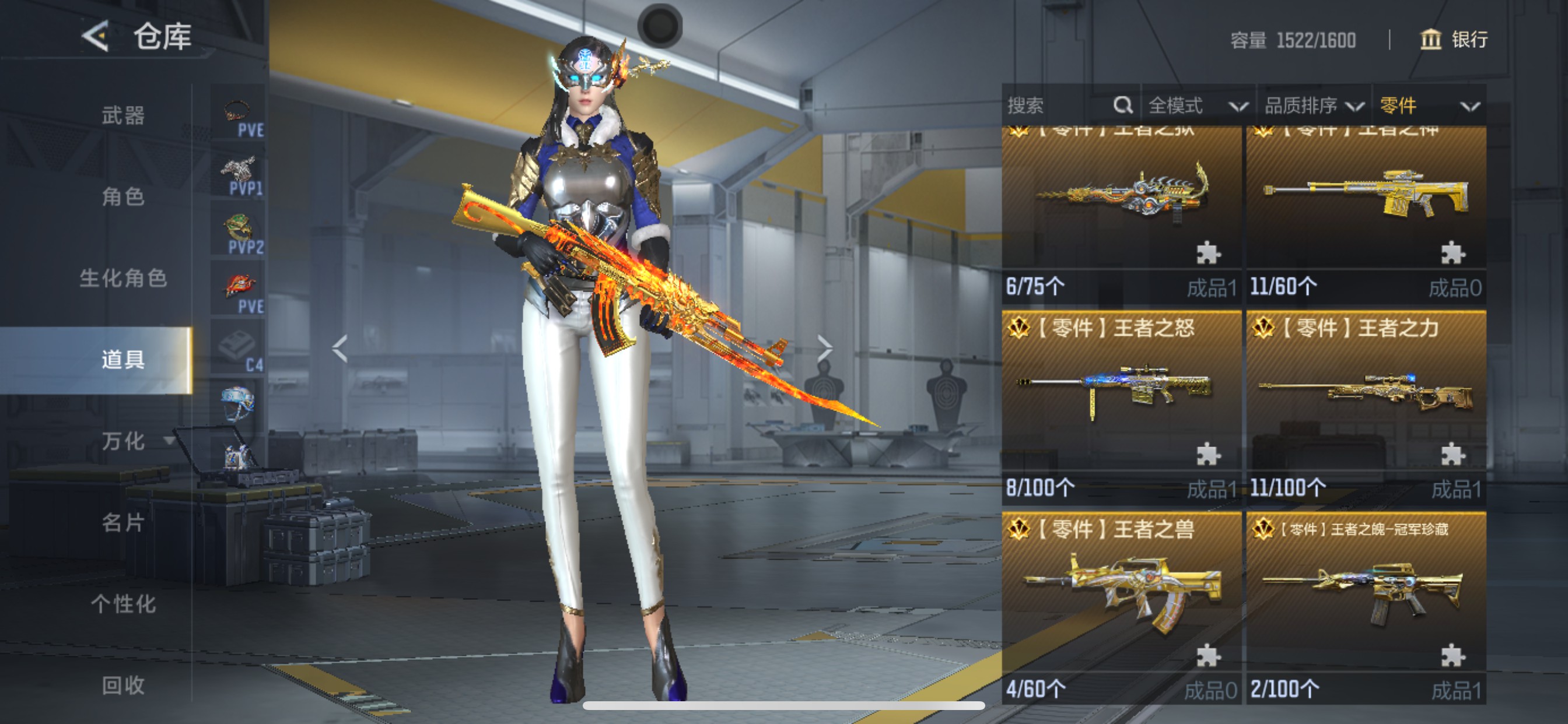
Task: Switch to the 武器 weapons tab
Action: tap(123, 115)
